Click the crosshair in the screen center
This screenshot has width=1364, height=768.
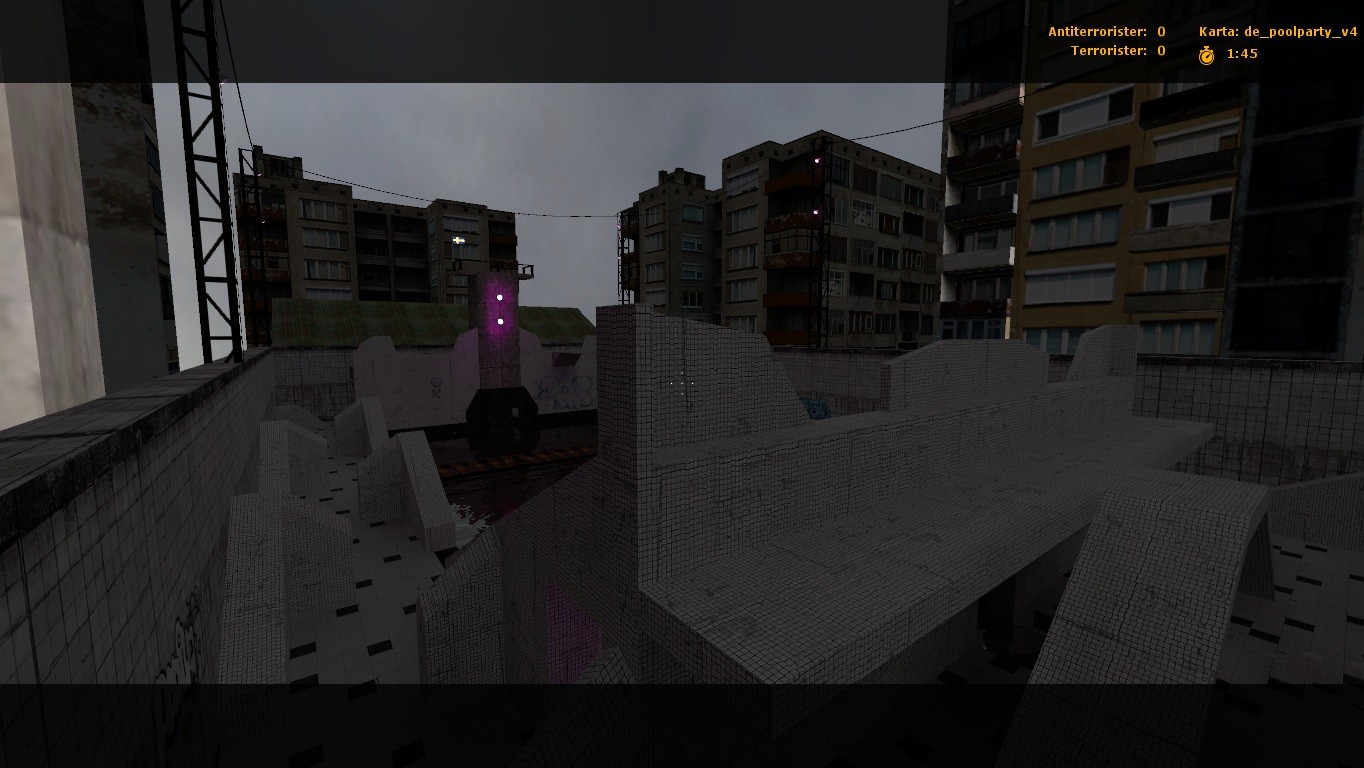pos(680,384)
